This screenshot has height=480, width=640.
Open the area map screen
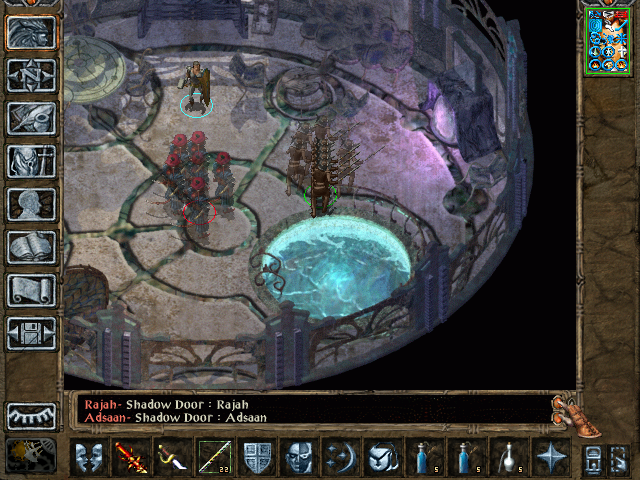pyautogui.click(x=31, y=74)
